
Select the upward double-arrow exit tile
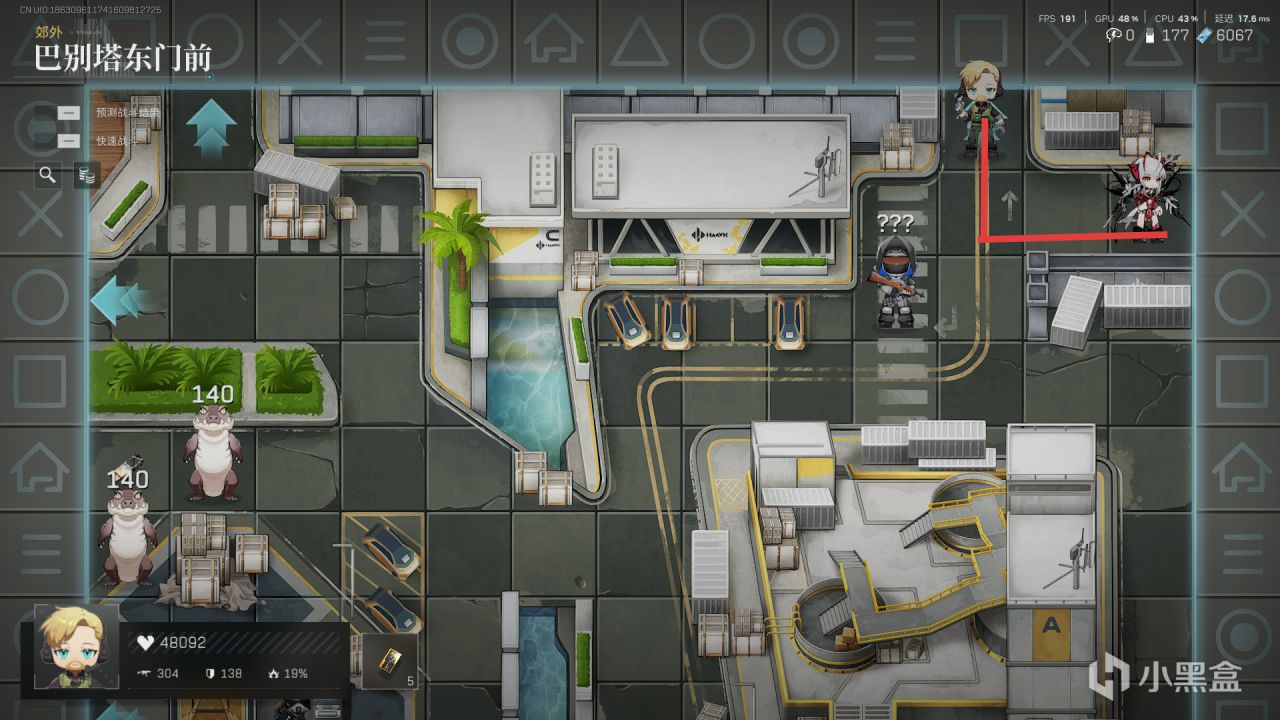(x=211, y=127)
